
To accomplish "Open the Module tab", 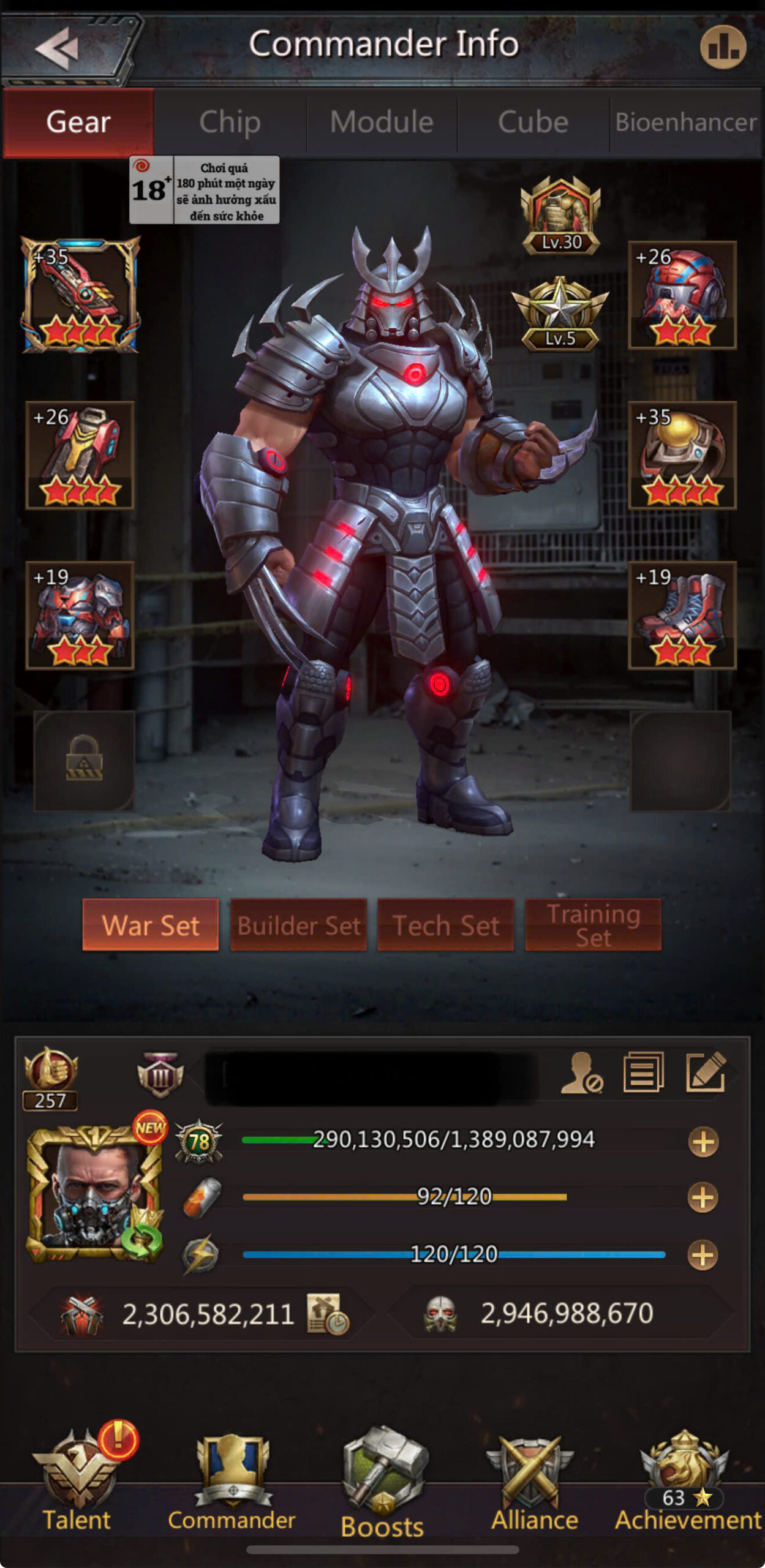I will point(382,122).
